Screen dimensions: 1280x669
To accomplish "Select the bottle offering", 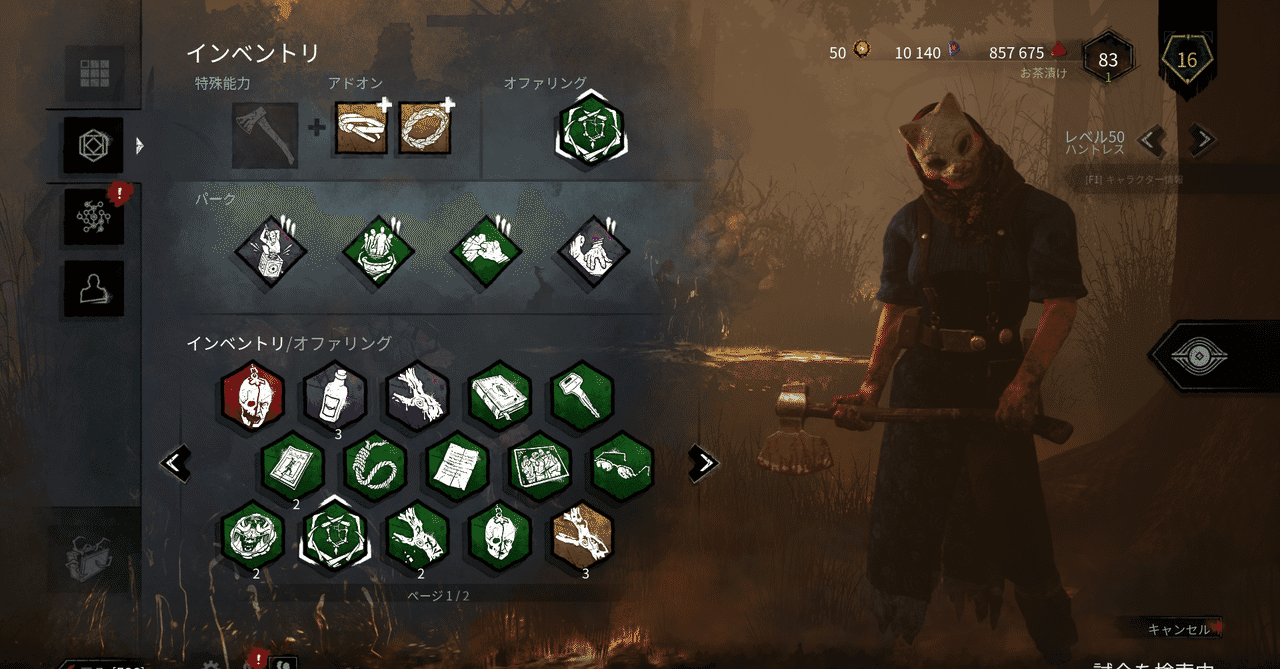I will tap(335, 397).
